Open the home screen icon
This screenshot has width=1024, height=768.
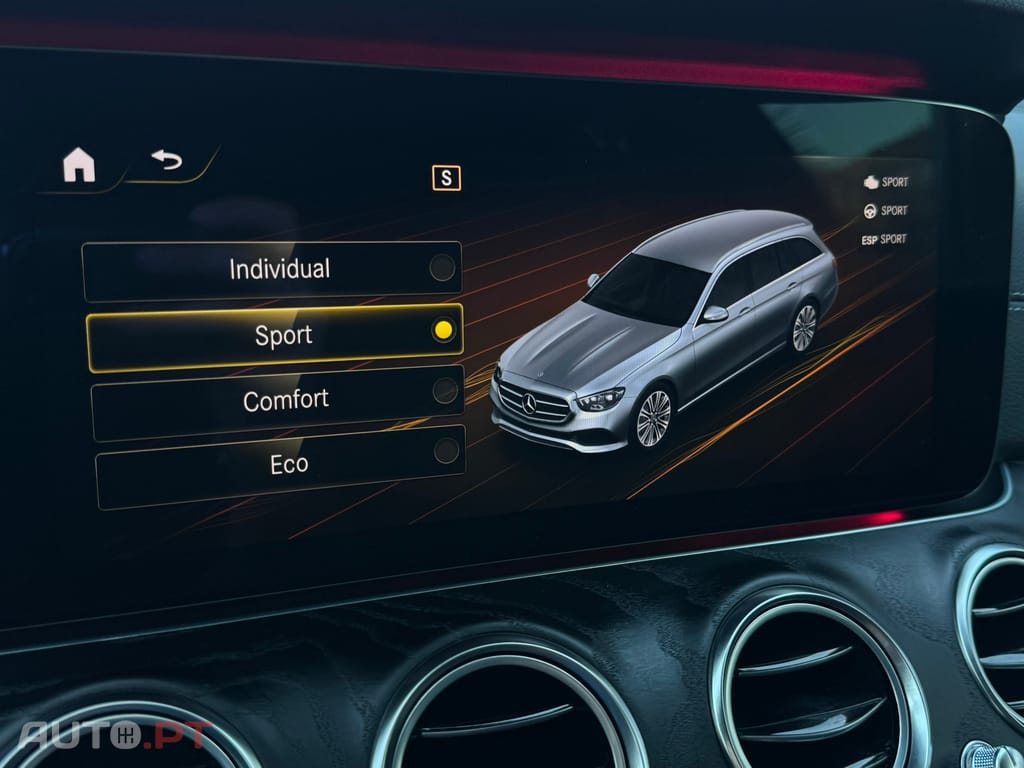79,165
